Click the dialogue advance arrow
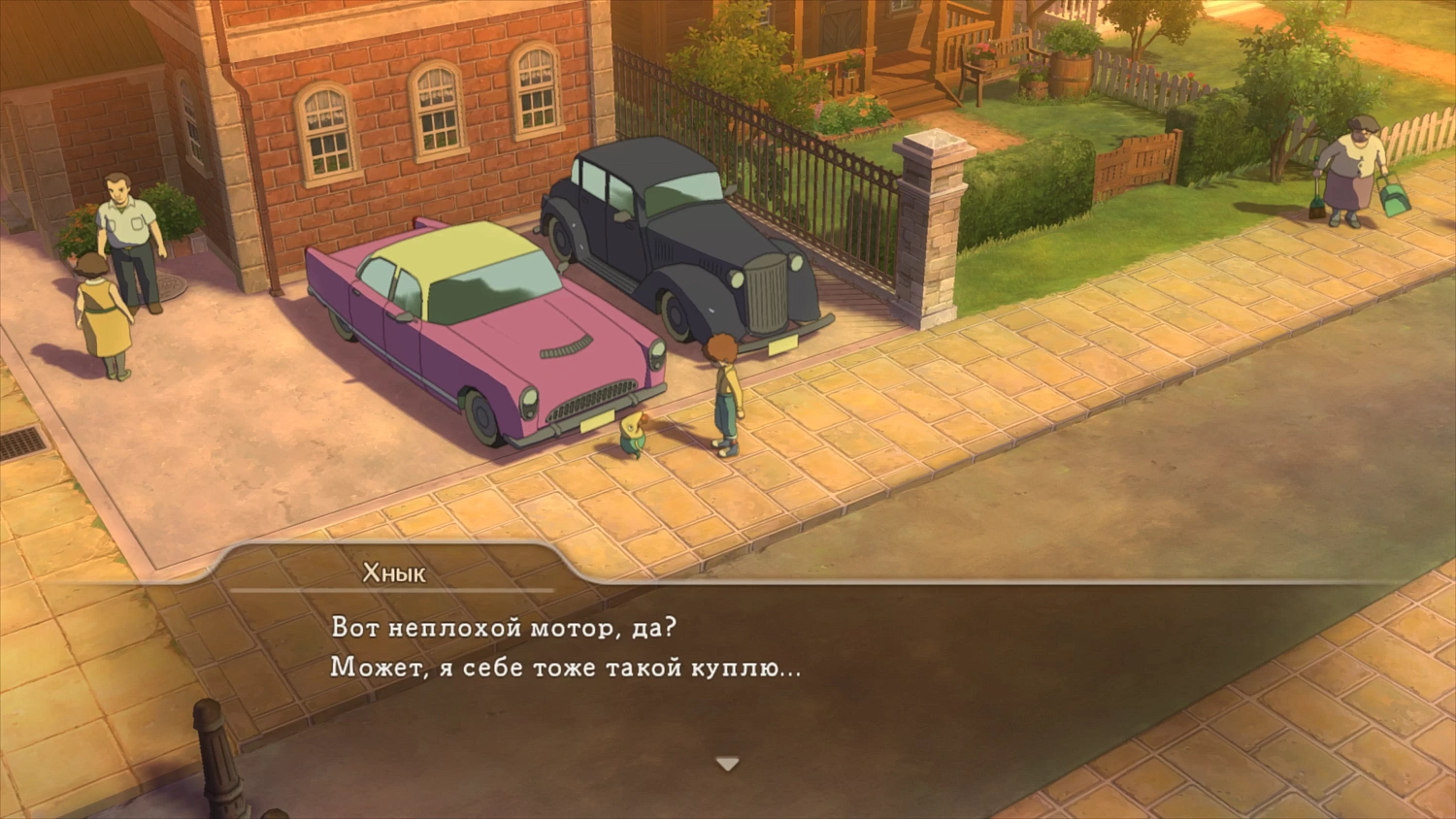This screenshot has width=1456, height=819. [x=726, y=765]
